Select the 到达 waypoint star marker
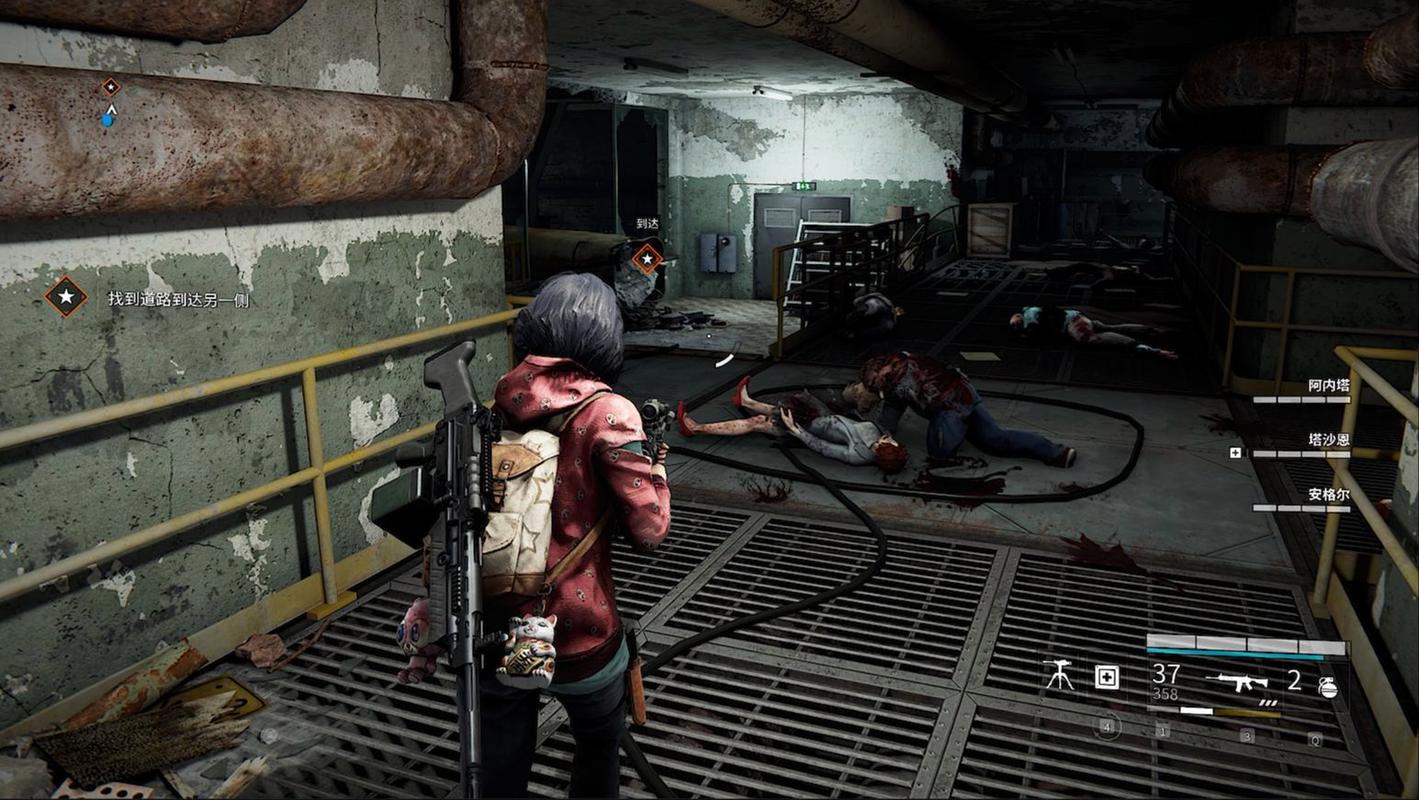Image resolution: width=1419 pixels, height=800 pixels. [x=647, y=259]
